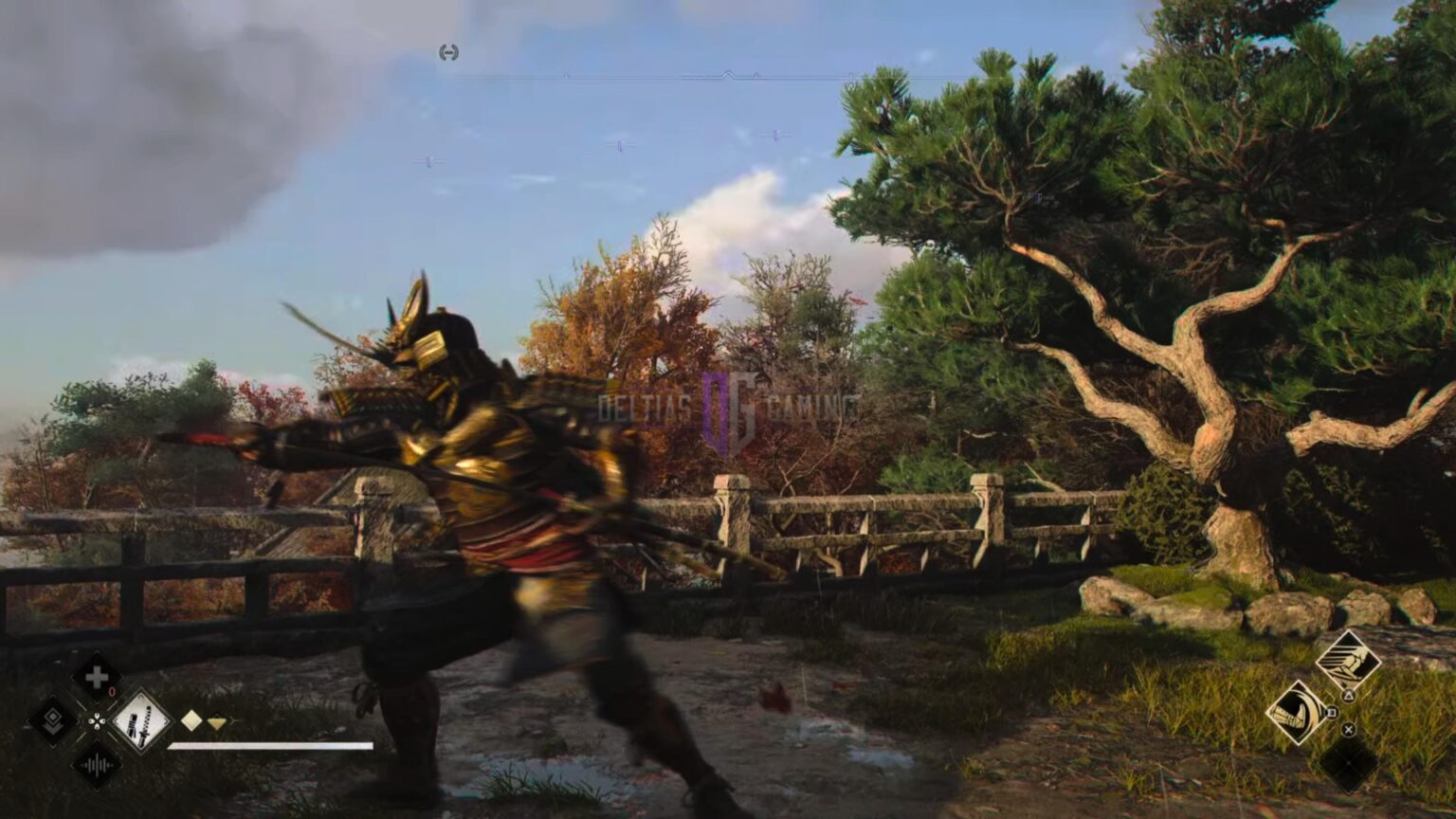Click the horse summon icon above the triangle prompt
Screen dimensions: 1456x819
[1348, 661]
